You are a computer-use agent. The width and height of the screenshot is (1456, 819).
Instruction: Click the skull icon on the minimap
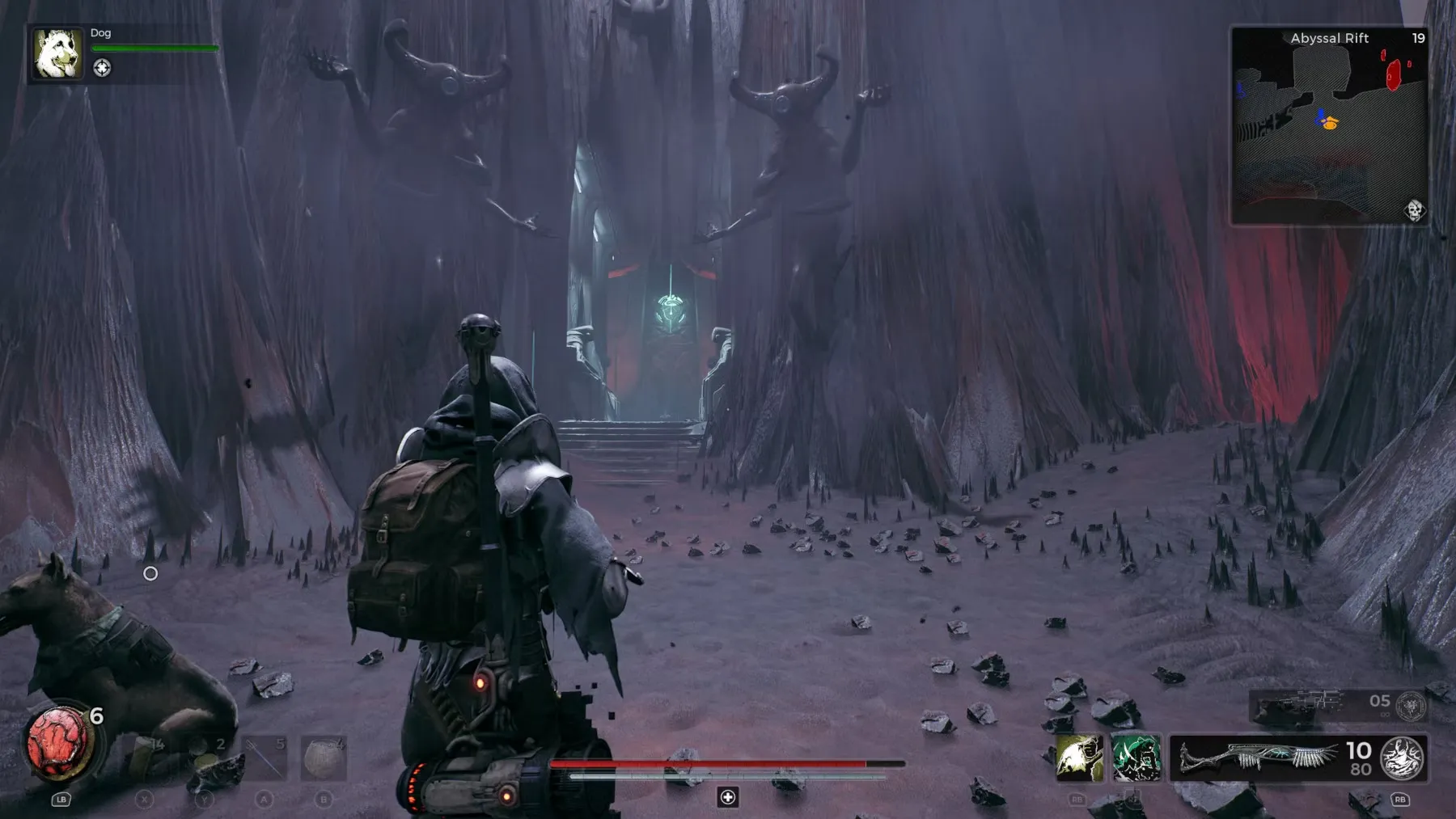point(1414,210)
